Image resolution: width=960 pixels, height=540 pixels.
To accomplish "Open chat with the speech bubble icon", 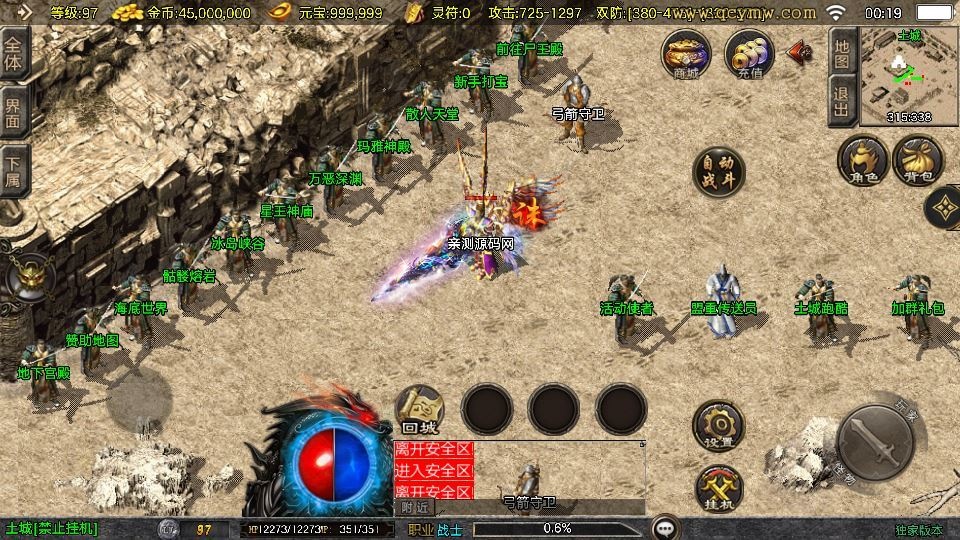I will click(x=664, y=528).
